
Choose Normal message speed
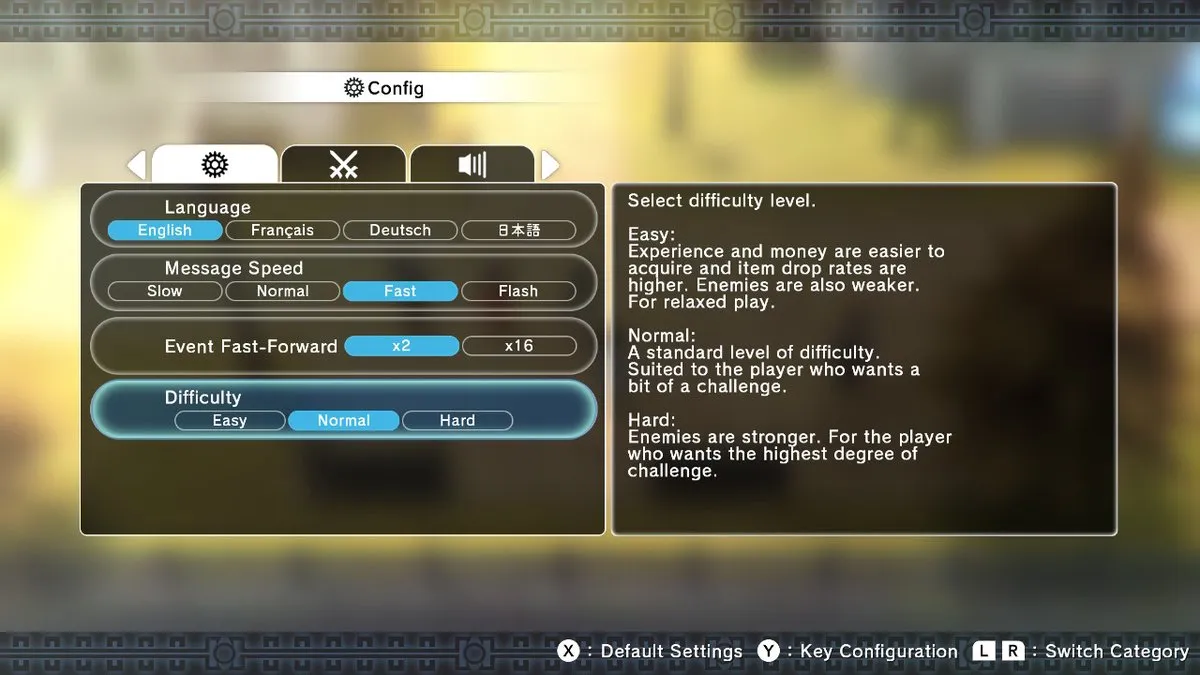point(282,291)
